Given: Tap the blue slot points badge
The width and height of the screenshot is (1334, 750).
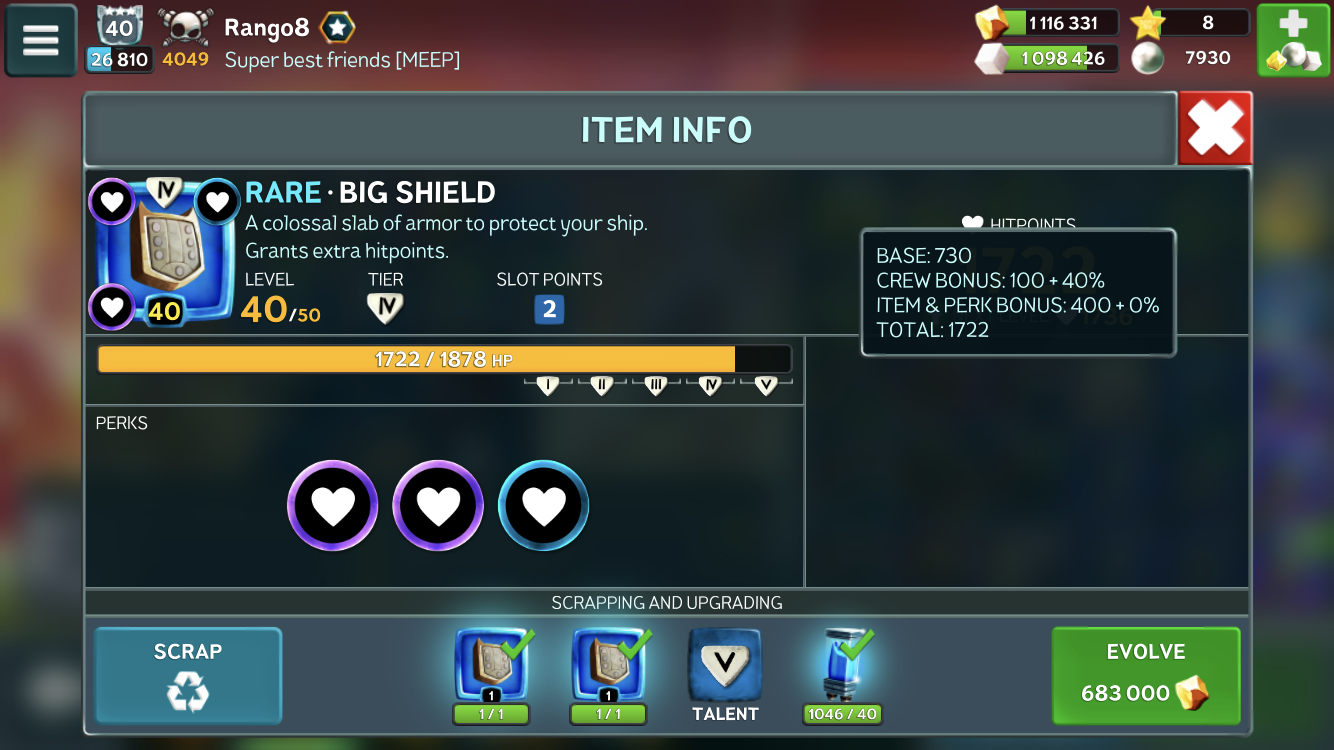Looking at the screenshot, I should click(549, 309).
